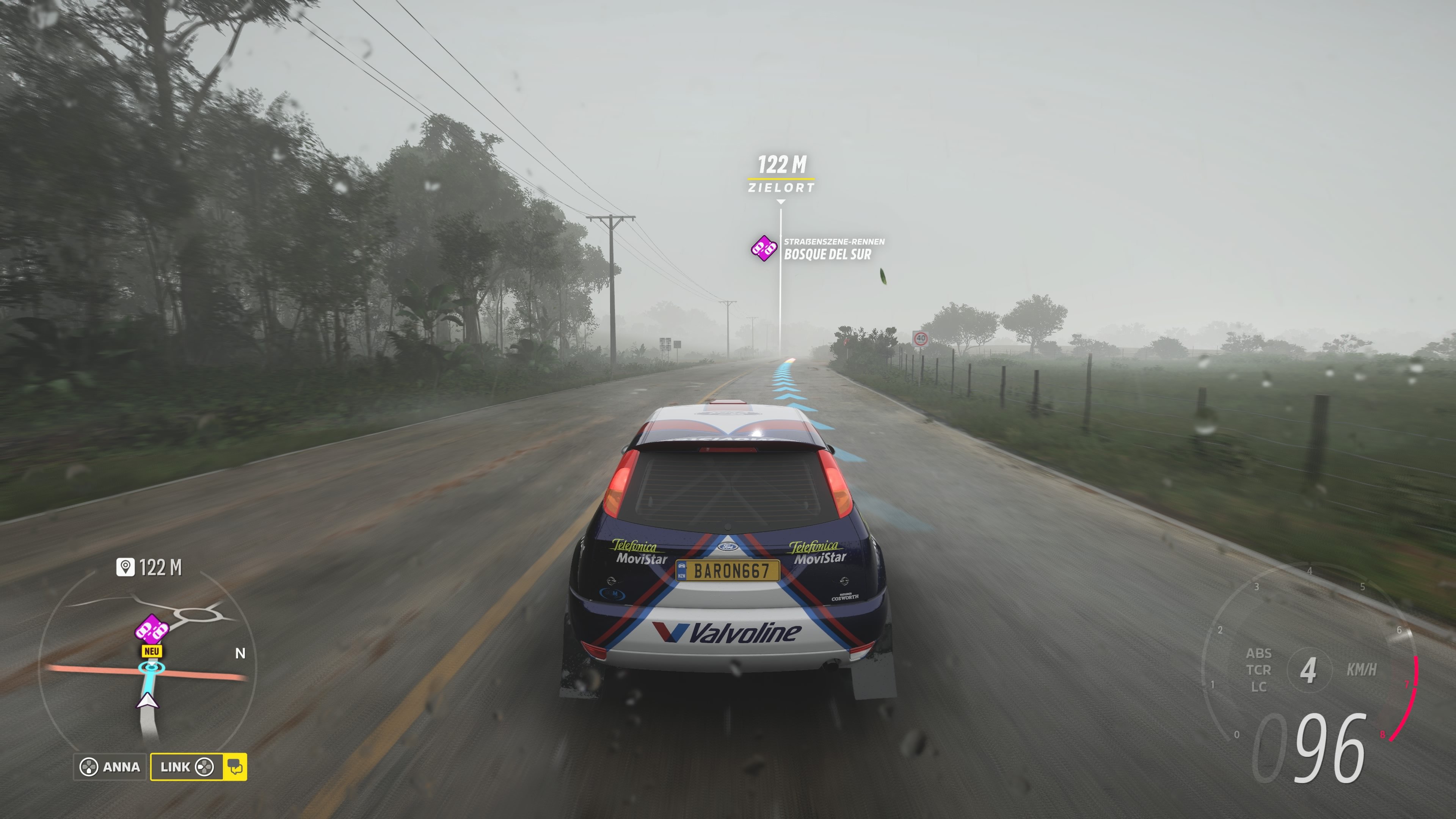
Task: Click the gamepad icon in the ANNA button
Action: click(x=90, y=767)
